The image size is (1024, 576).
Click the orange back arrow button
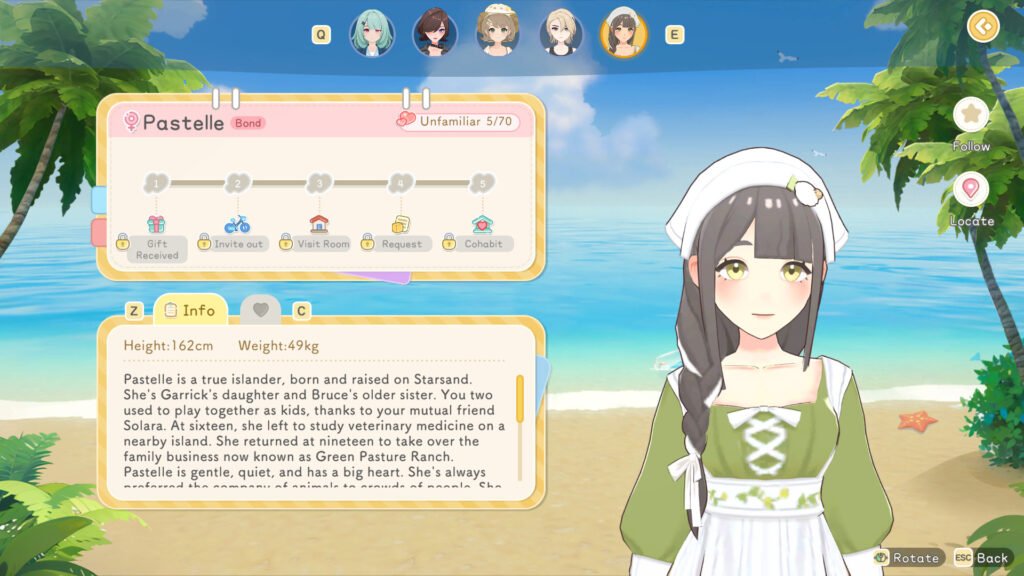click(x=983, y=25)
